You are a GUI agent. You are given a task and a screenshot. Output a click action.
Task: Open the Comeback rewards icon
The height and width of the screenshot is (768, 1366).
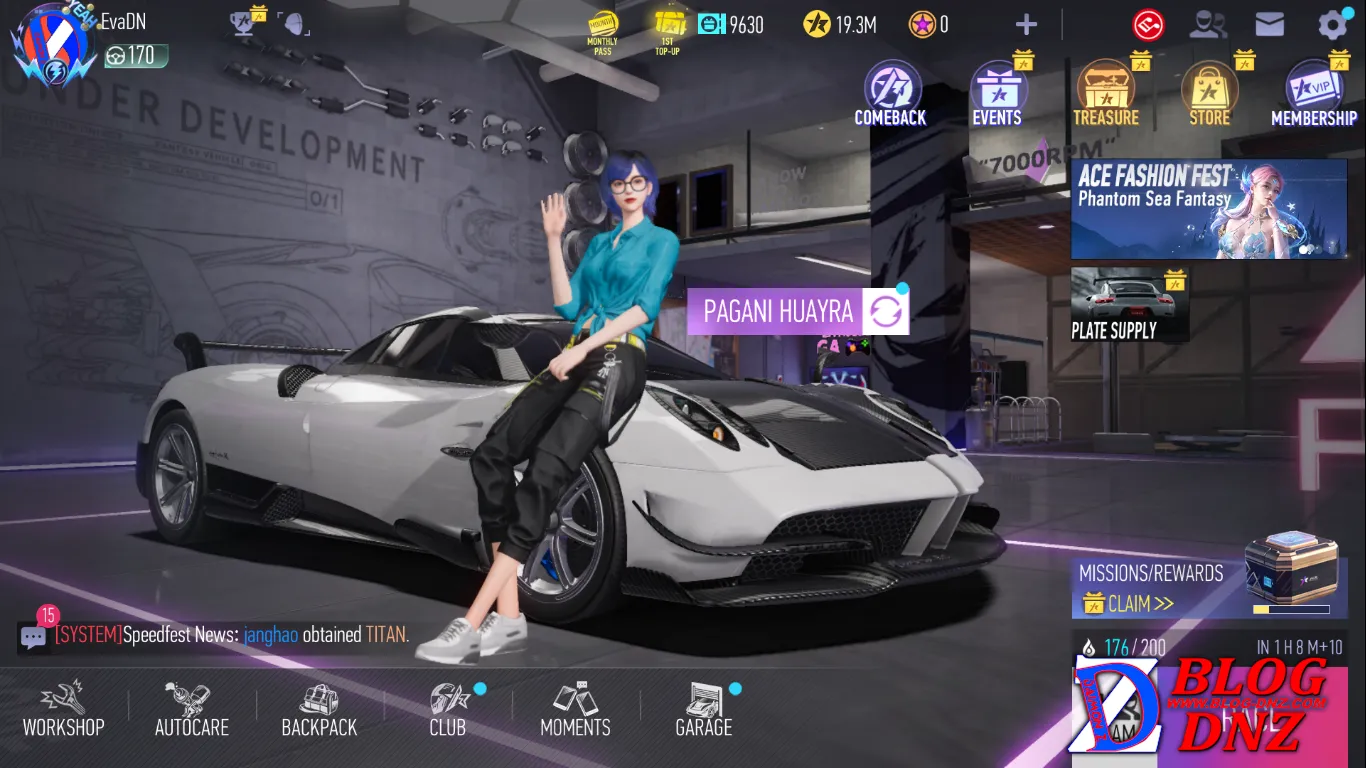890,94
